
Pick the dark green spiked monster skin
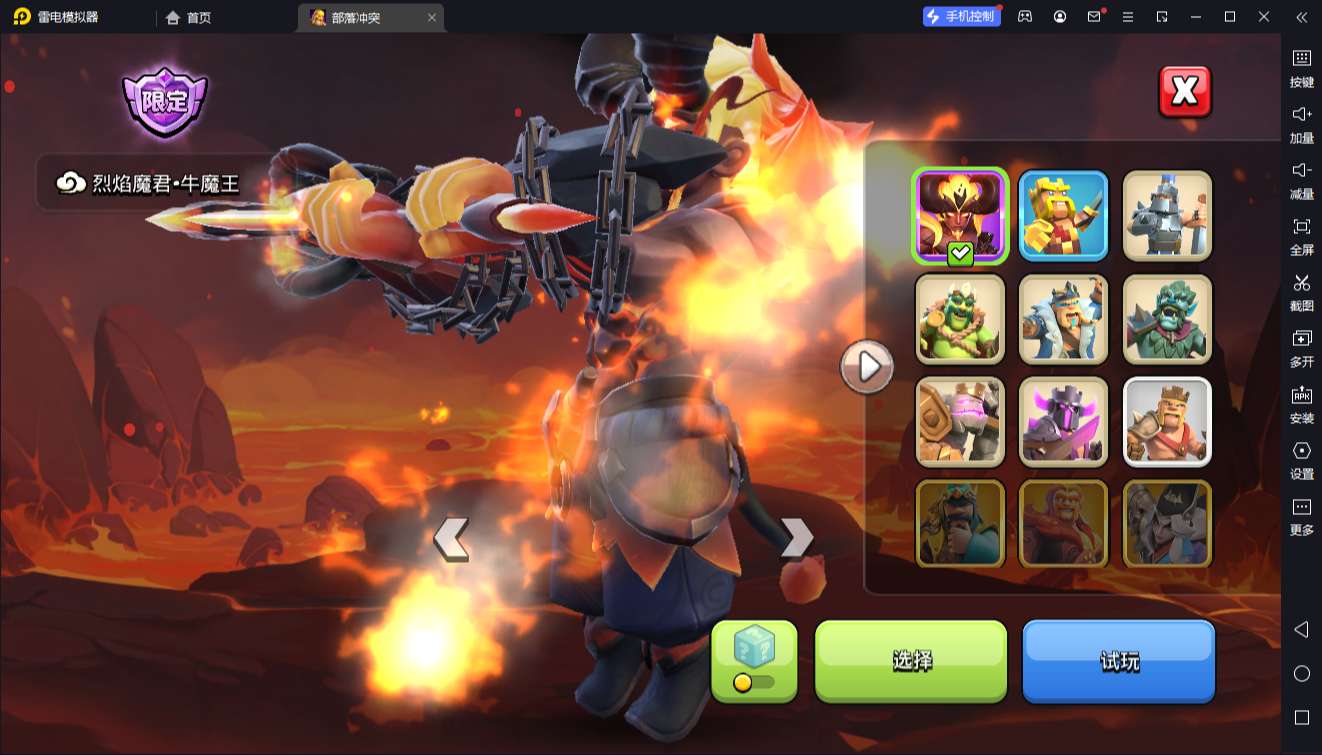(x=1167, y=319)
